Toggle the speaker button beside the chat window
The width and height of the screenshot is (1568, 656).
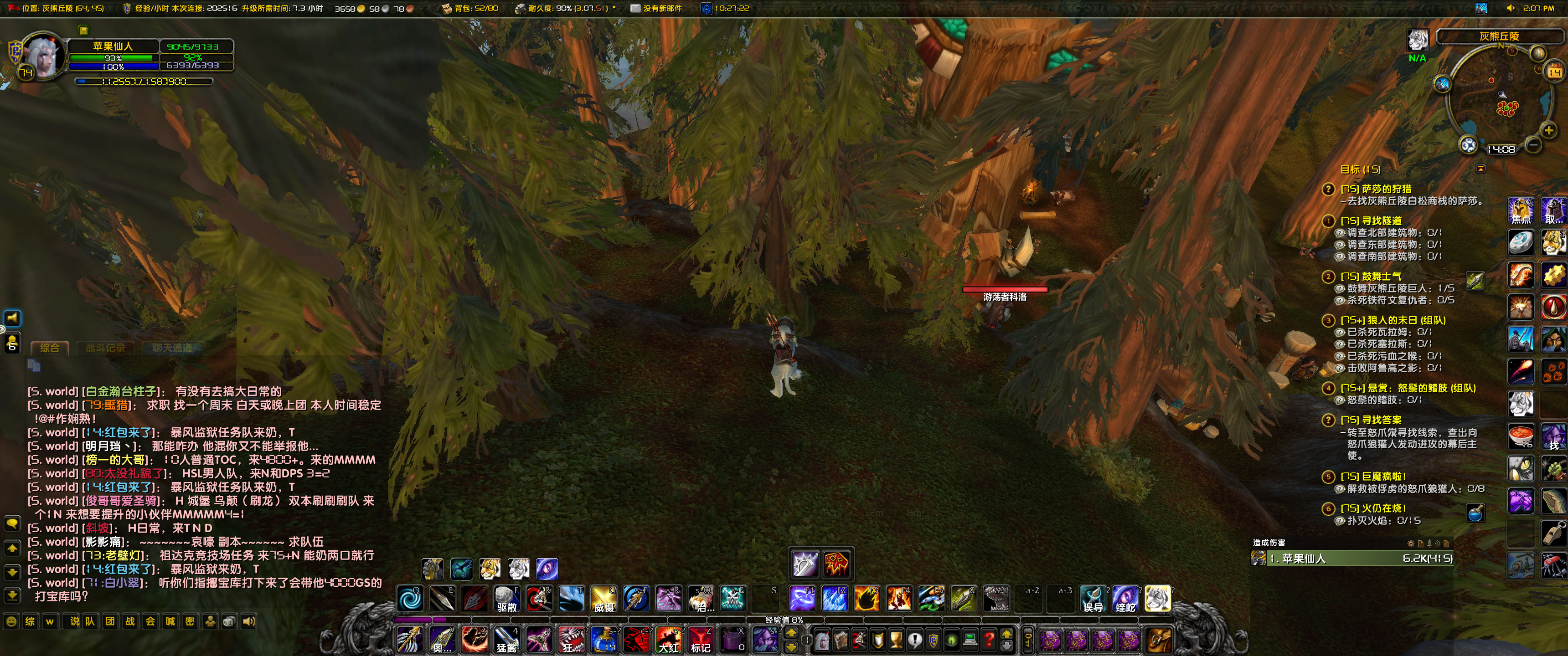tap(12, 318)
